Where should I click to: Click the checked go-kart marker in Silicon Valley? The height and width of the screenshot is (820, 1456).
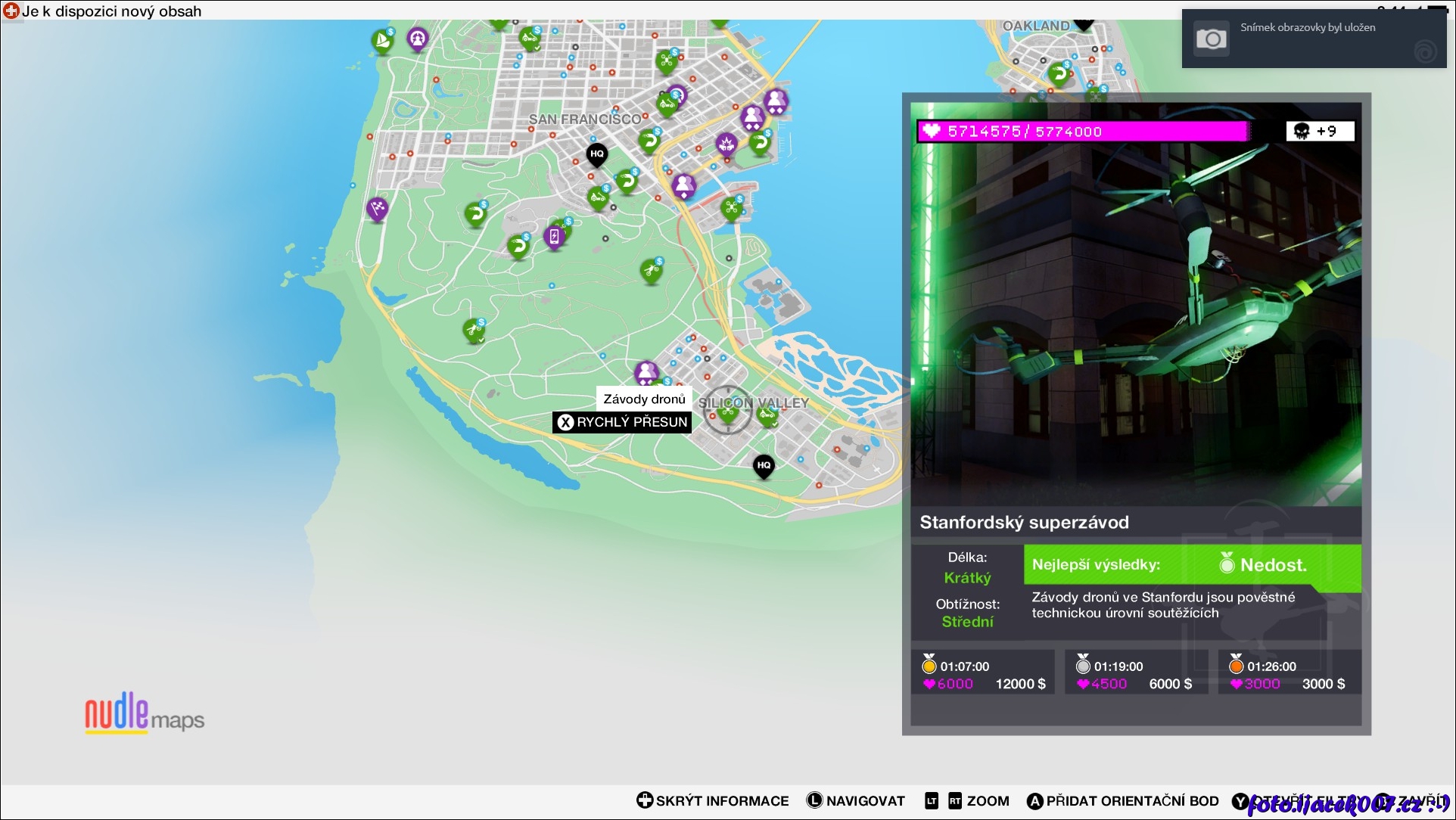[x=768, y=414]
